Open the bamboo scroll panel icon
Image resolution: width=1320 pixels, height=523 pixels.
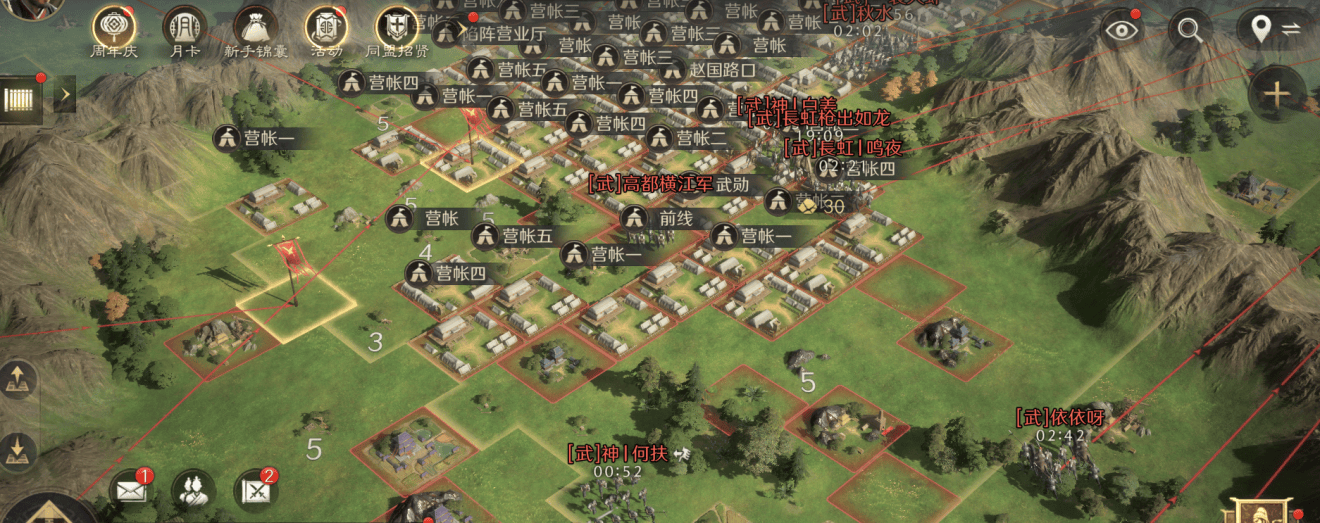(x=20, y=99)
